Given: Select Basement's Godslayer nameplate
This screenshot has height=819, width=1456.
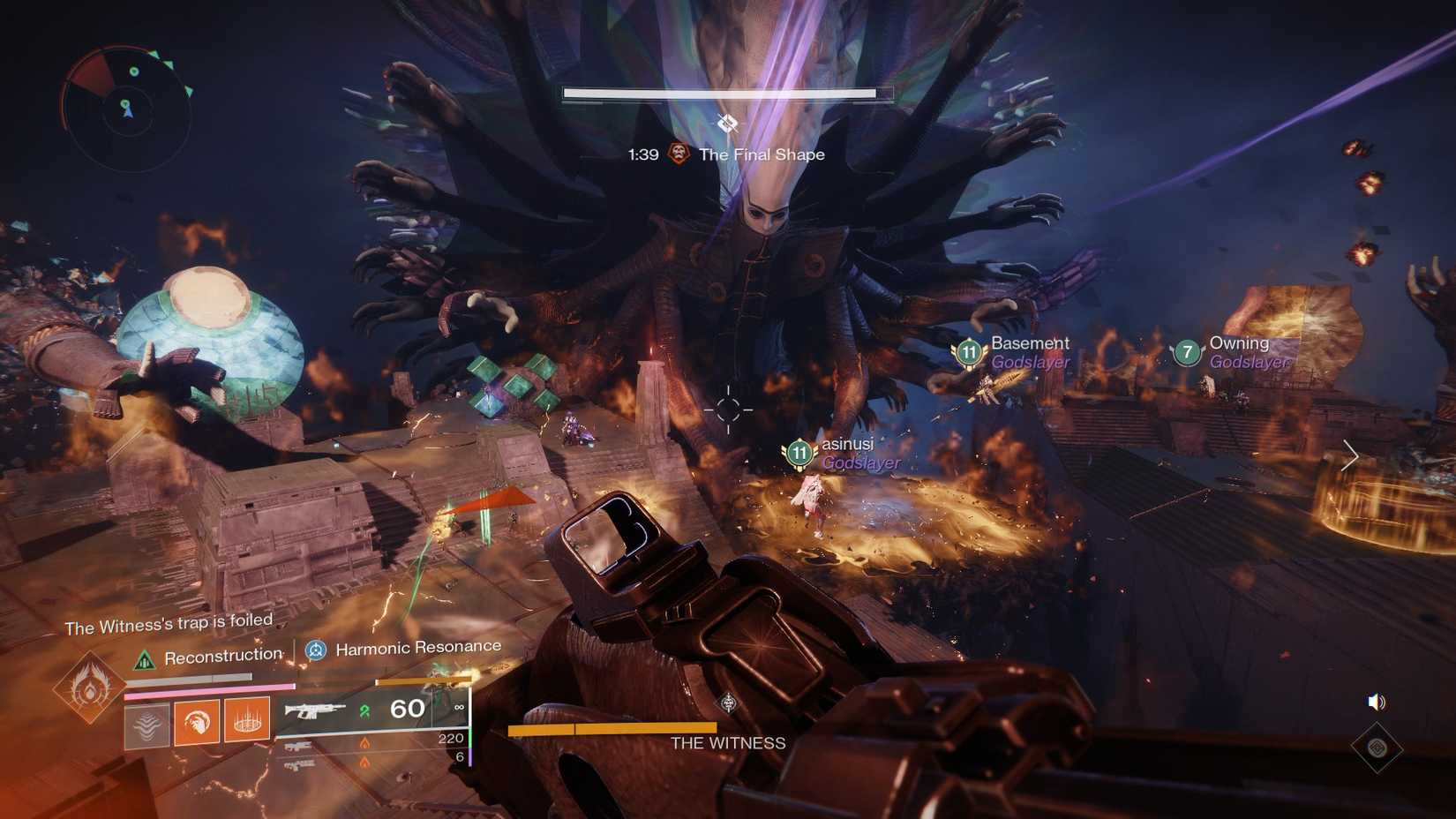Looking at the screenshot, I should 1028,351.
